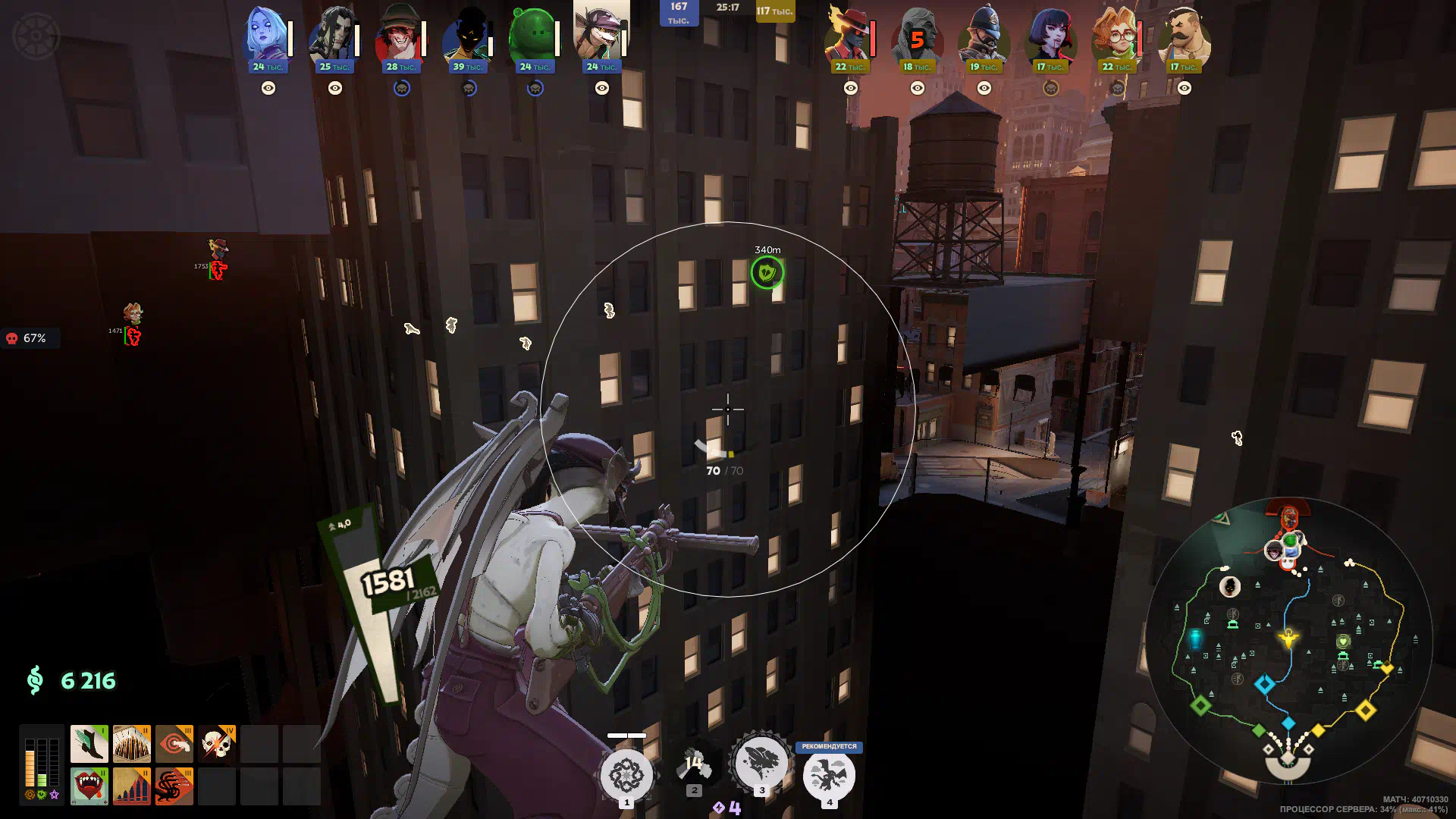1456x819 pixels.
Task: Activate the thorny wreath ability
Action: [626, 775]
